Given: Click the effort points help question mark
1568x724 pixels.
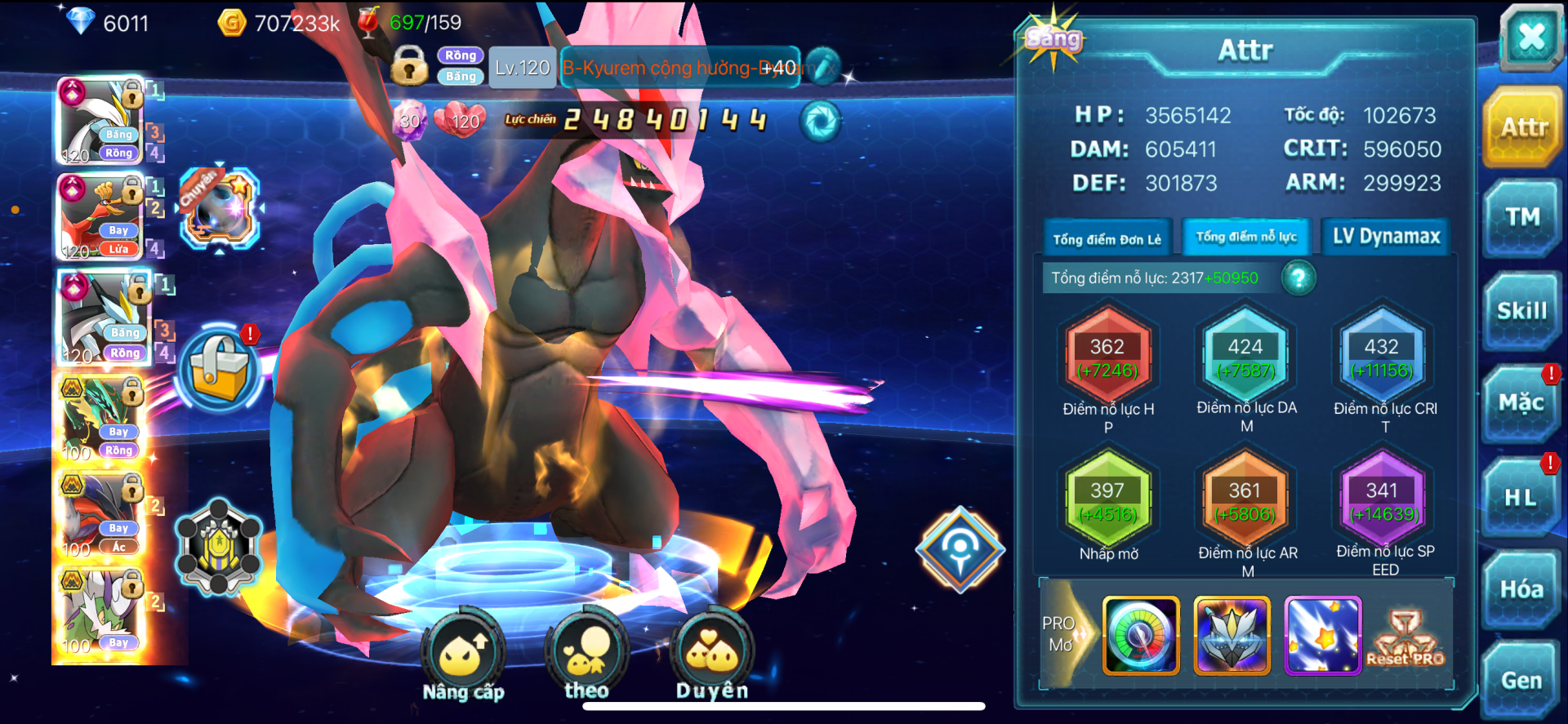Looking at the screenshot, I should [1298, 278].
